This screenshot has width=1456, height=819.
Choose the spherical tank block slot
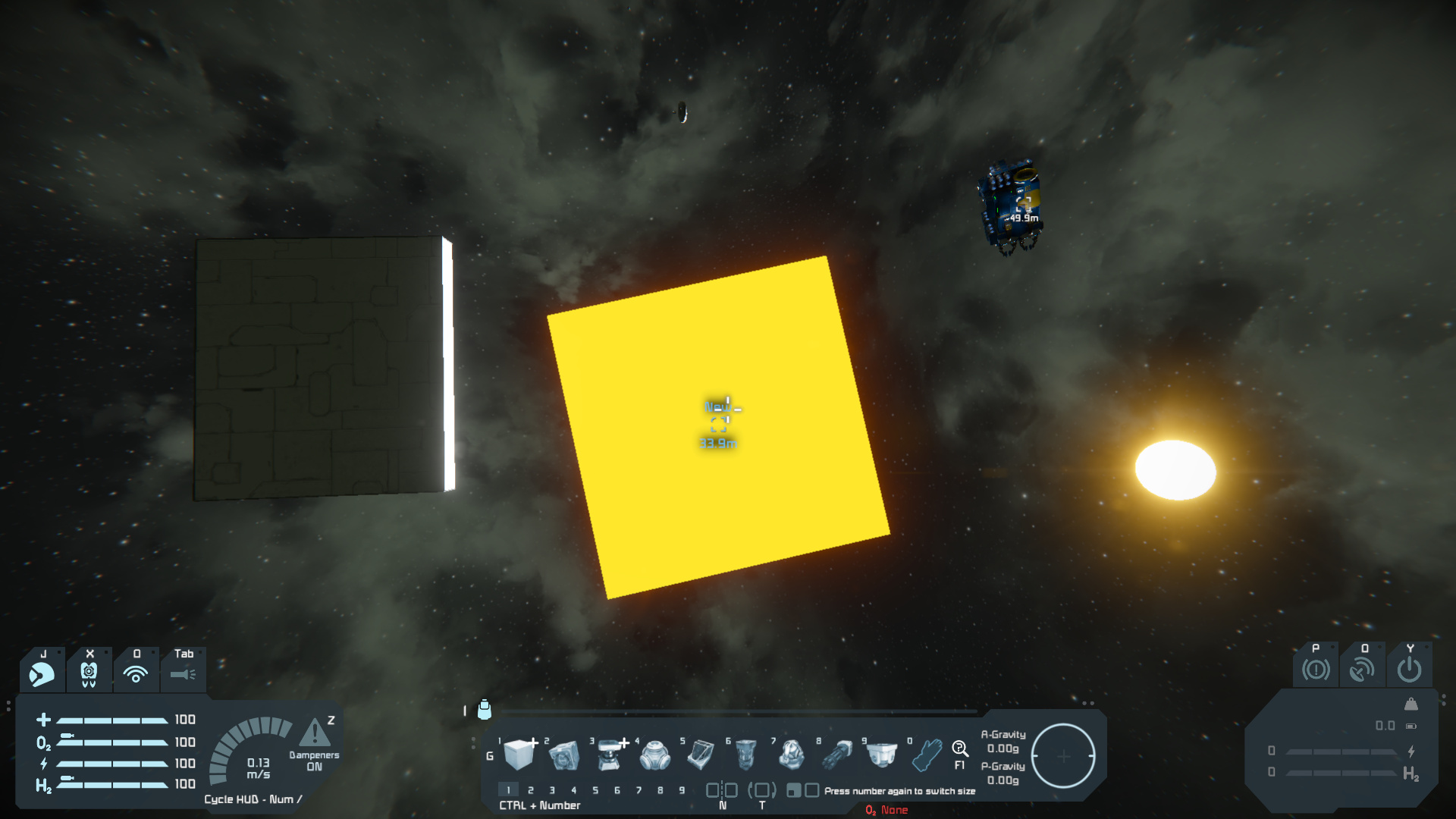[x=654, y=754]
